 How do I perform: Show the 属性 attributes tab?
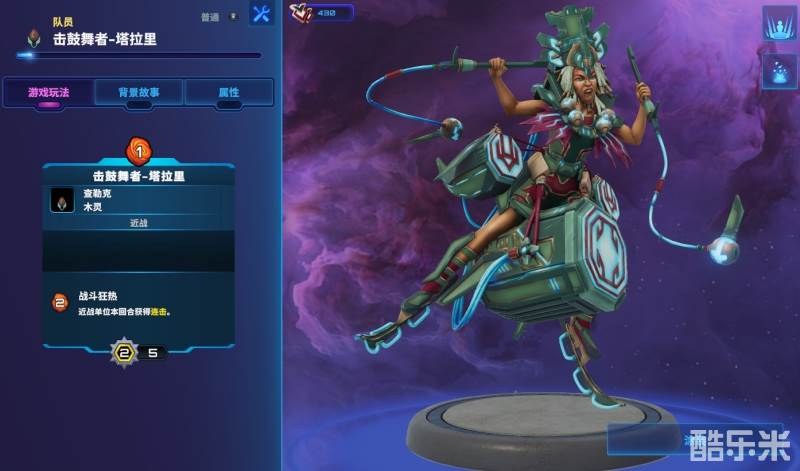[x=229, y=92]
